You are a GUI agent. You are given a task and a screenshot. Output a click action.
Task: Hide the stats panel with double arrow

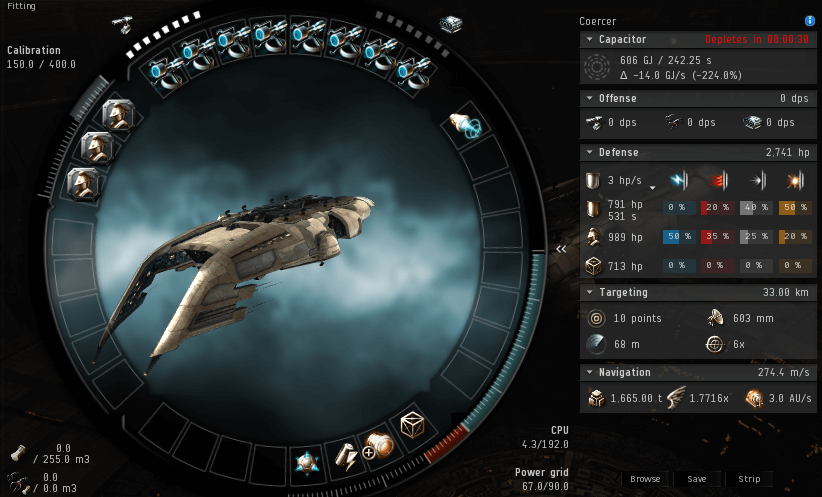point(562,248)
